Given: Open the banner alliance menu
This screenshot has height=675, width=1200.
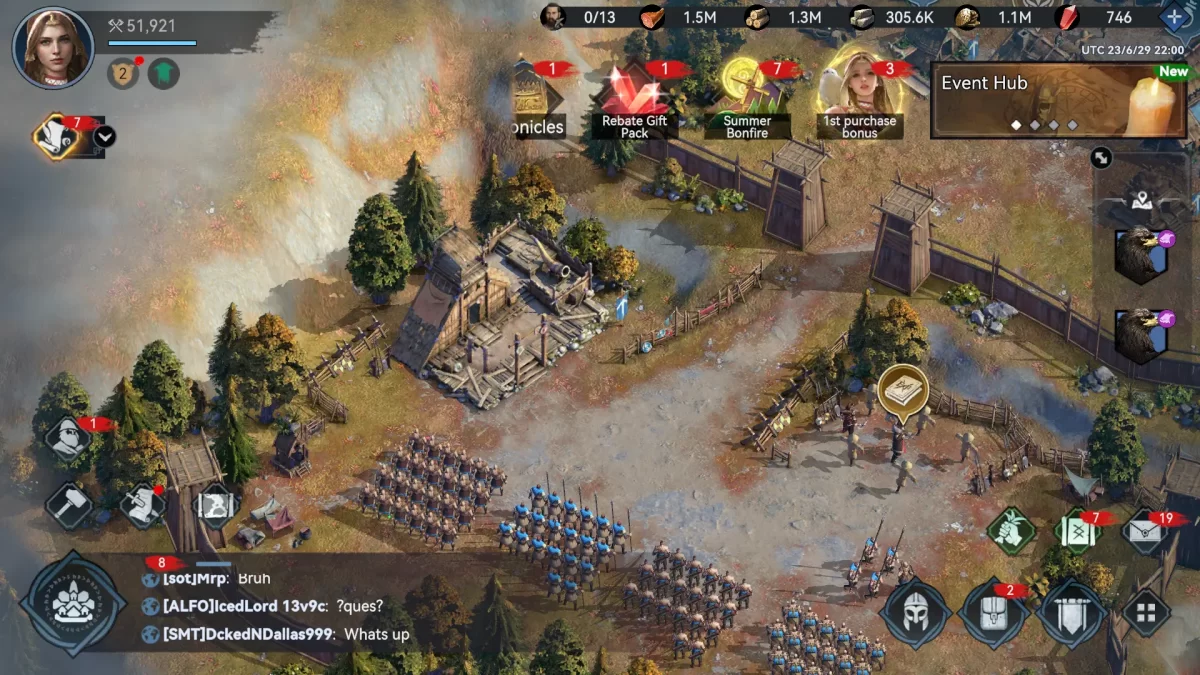Looking at the screenshot, I should point(1071,612).
